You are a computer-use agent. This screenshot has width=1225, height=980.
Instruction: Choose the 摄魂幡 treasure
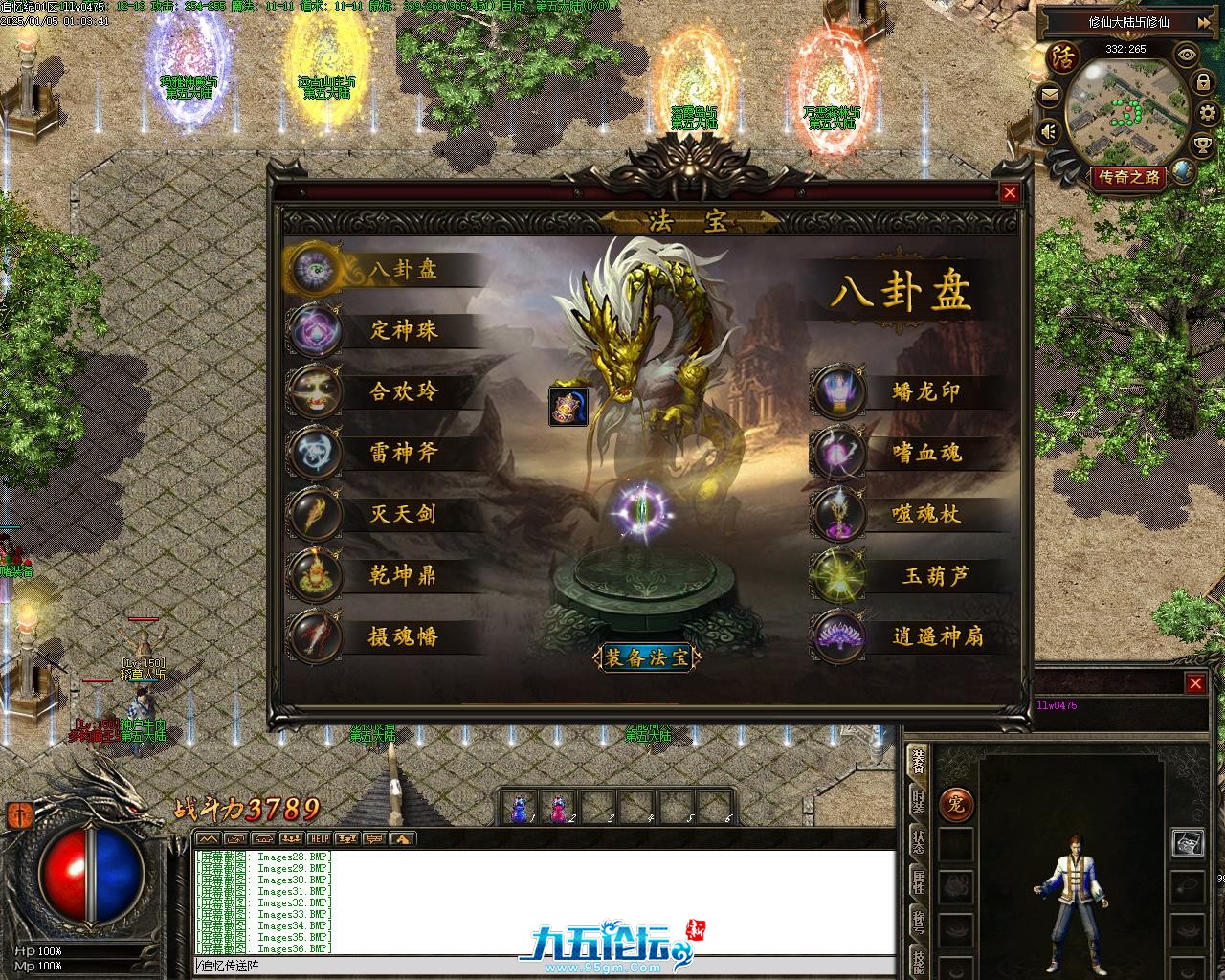(x=402, y=636)
